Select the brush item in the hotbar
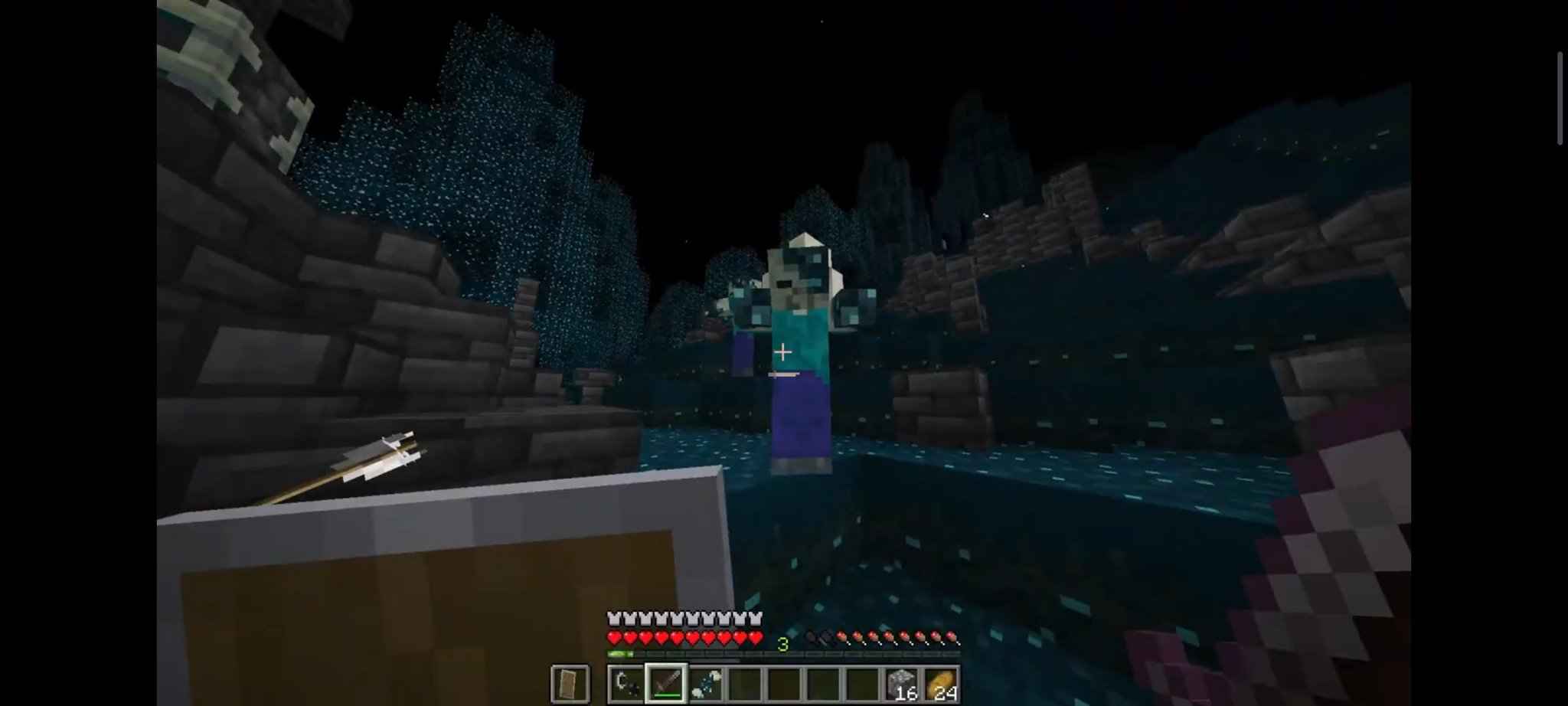The width and height of the screenshot is (1568, 706). [708, 682]
